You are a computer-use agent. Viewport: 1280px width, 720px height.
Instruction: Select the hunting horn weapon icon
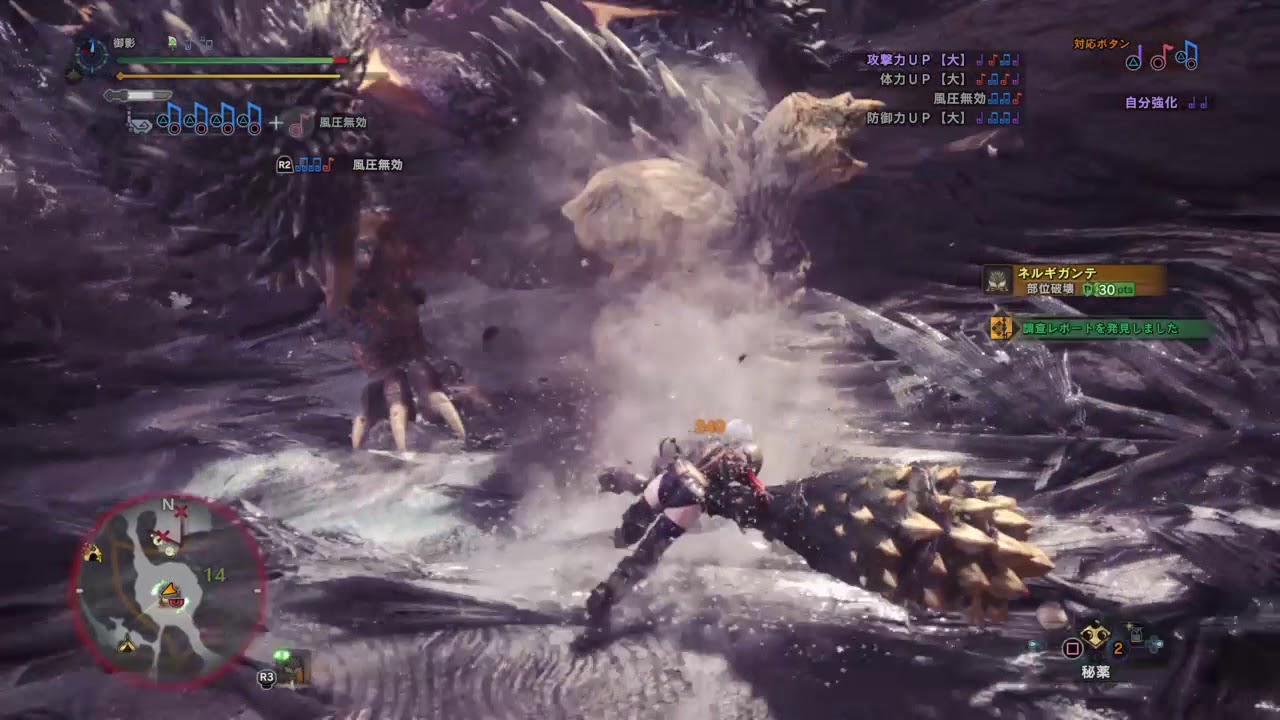(x=143, y=125)
